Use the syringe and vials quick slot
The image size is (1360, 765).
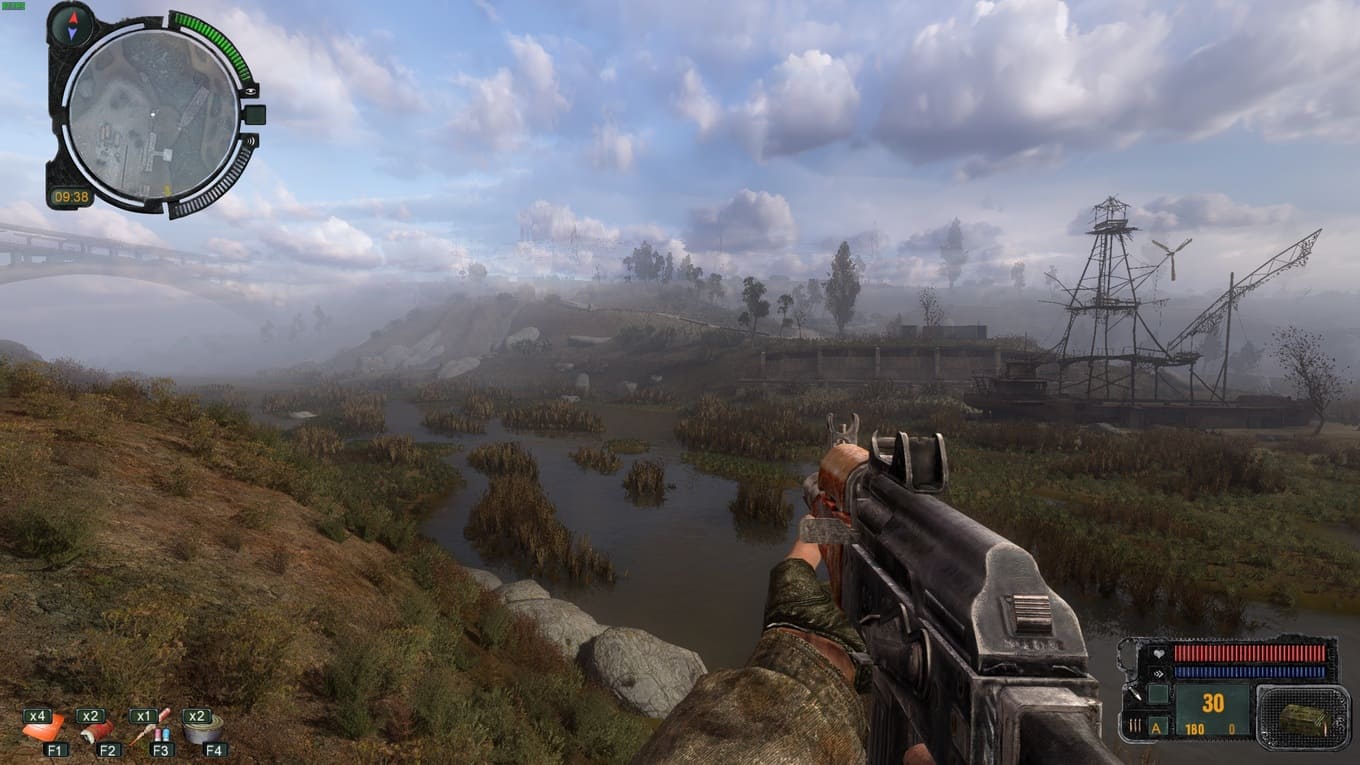click(152, 729)
